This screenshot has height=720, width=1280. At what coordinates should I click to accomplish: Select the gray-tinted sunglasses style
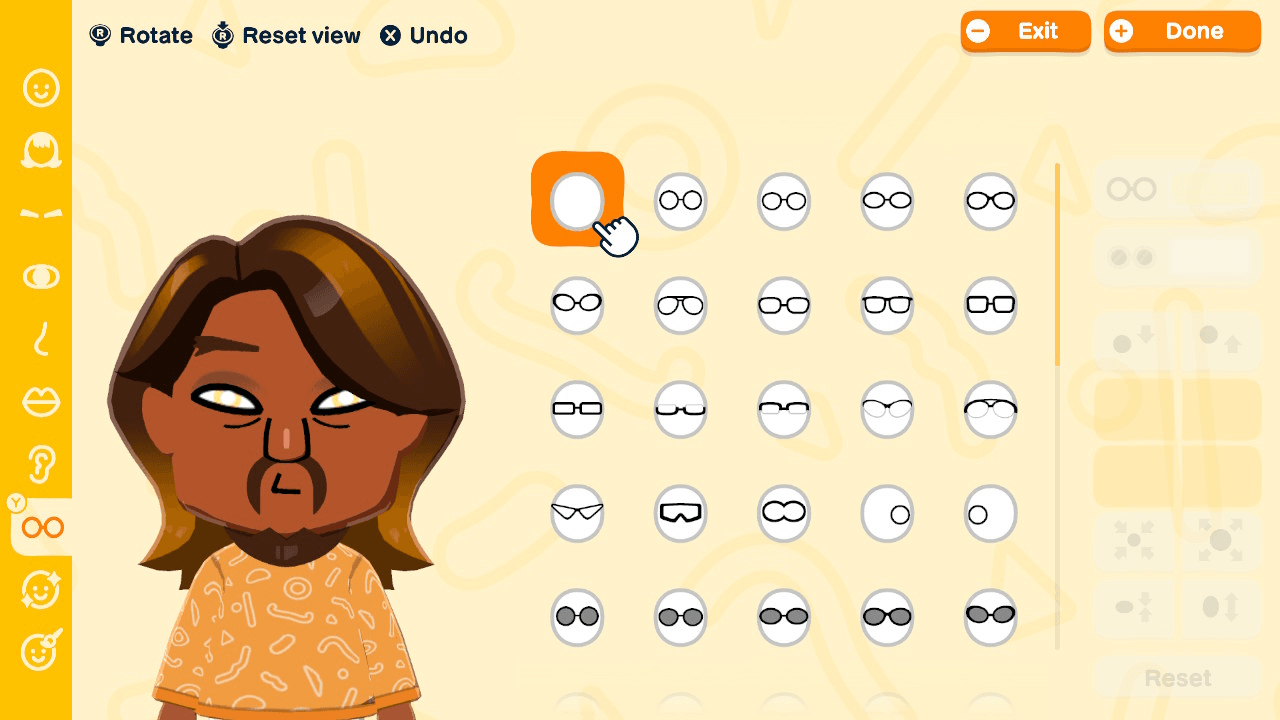577,617
